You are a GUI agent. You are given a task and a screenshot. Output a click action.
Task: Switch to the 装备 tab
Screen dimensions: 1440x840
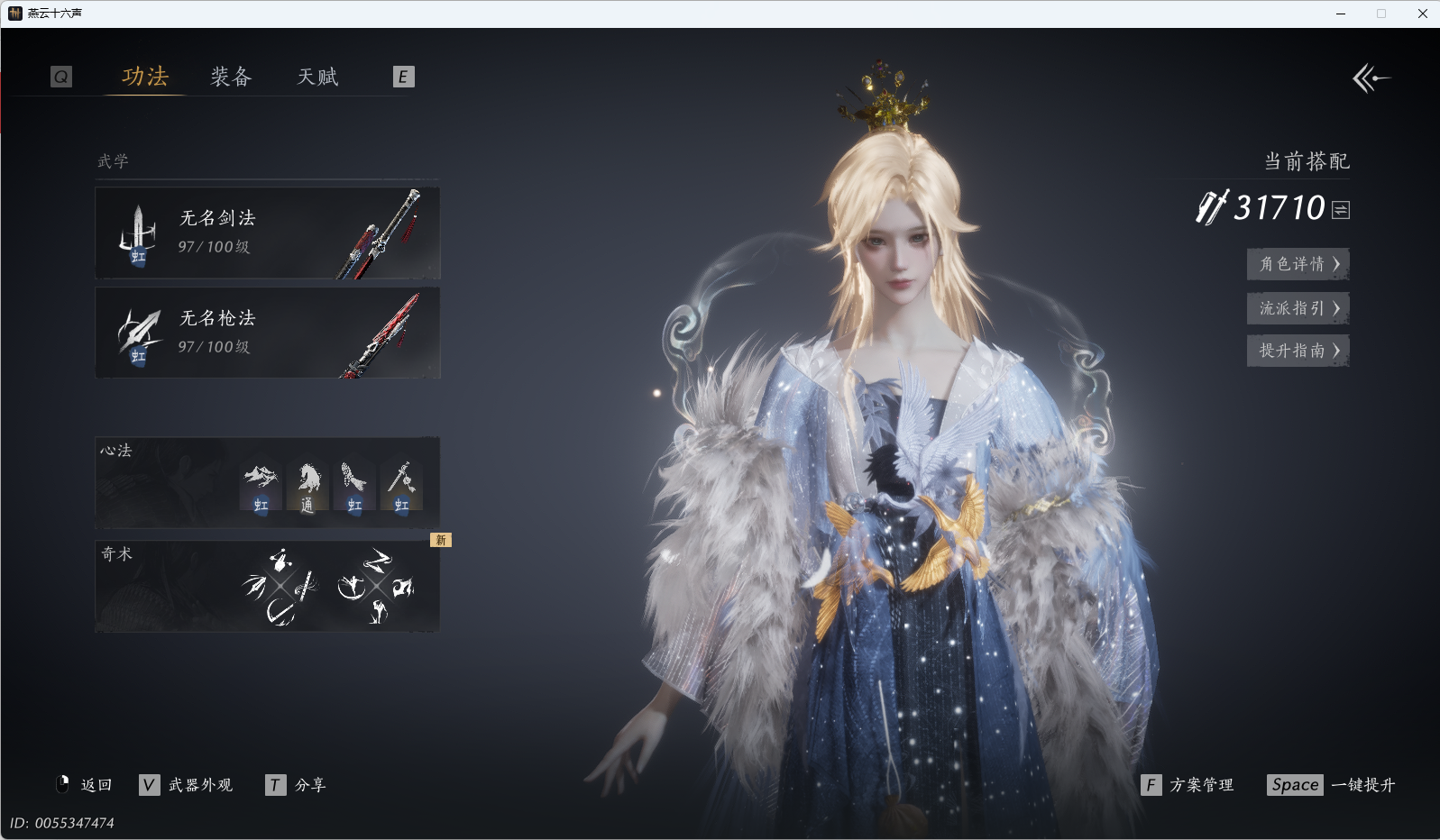pos(231,77)
